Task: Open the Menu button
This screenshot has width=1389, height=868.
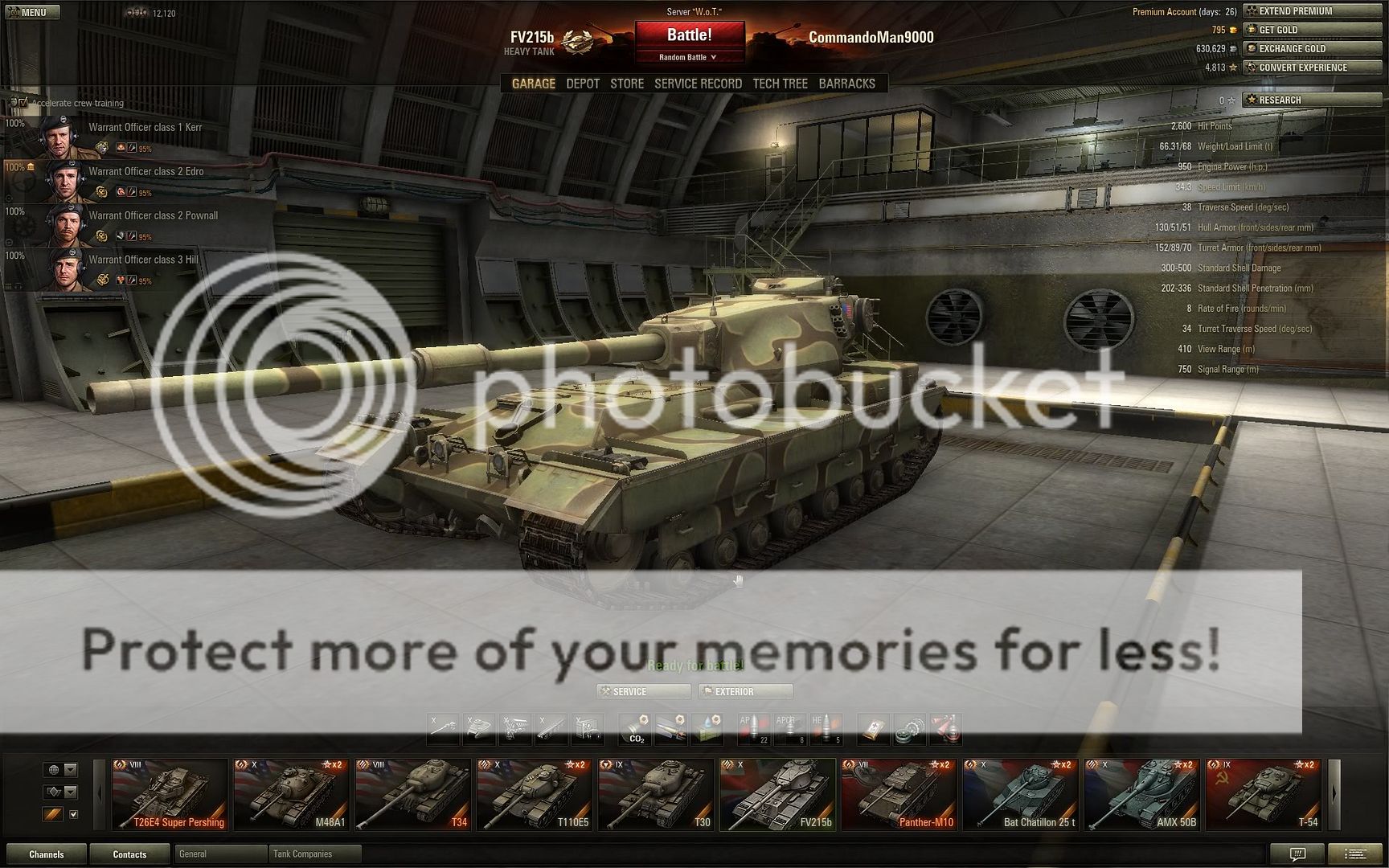Action: coord(31,12)
